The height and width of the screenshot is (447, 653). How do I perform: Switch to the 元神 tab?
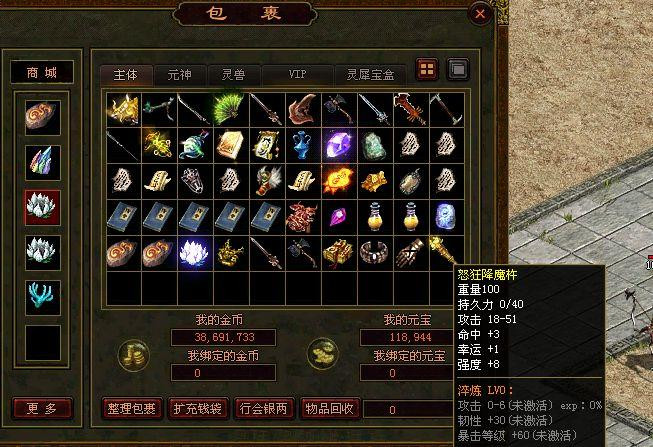[179, 74]
